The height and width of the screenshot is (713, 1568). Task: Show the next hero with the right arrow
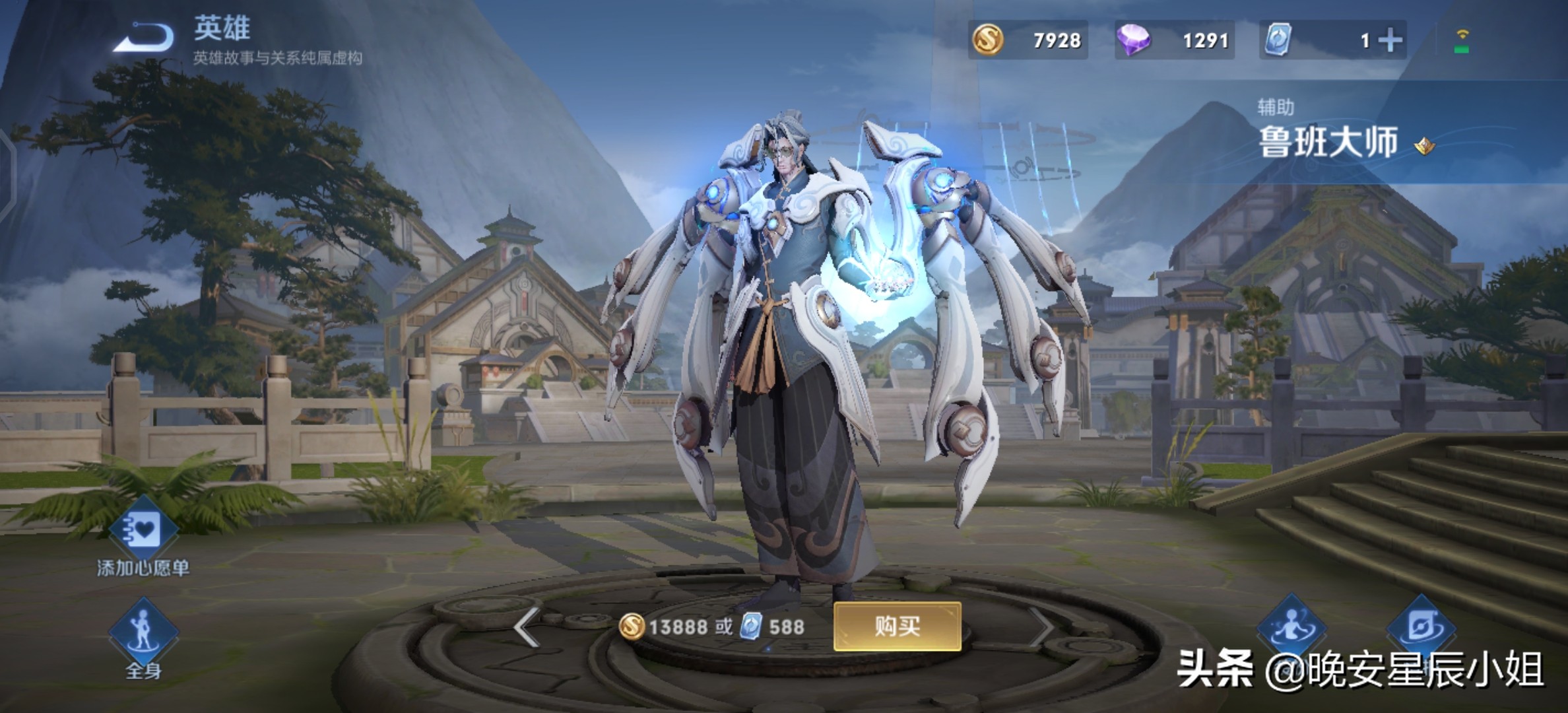[x=1043, y=627]
